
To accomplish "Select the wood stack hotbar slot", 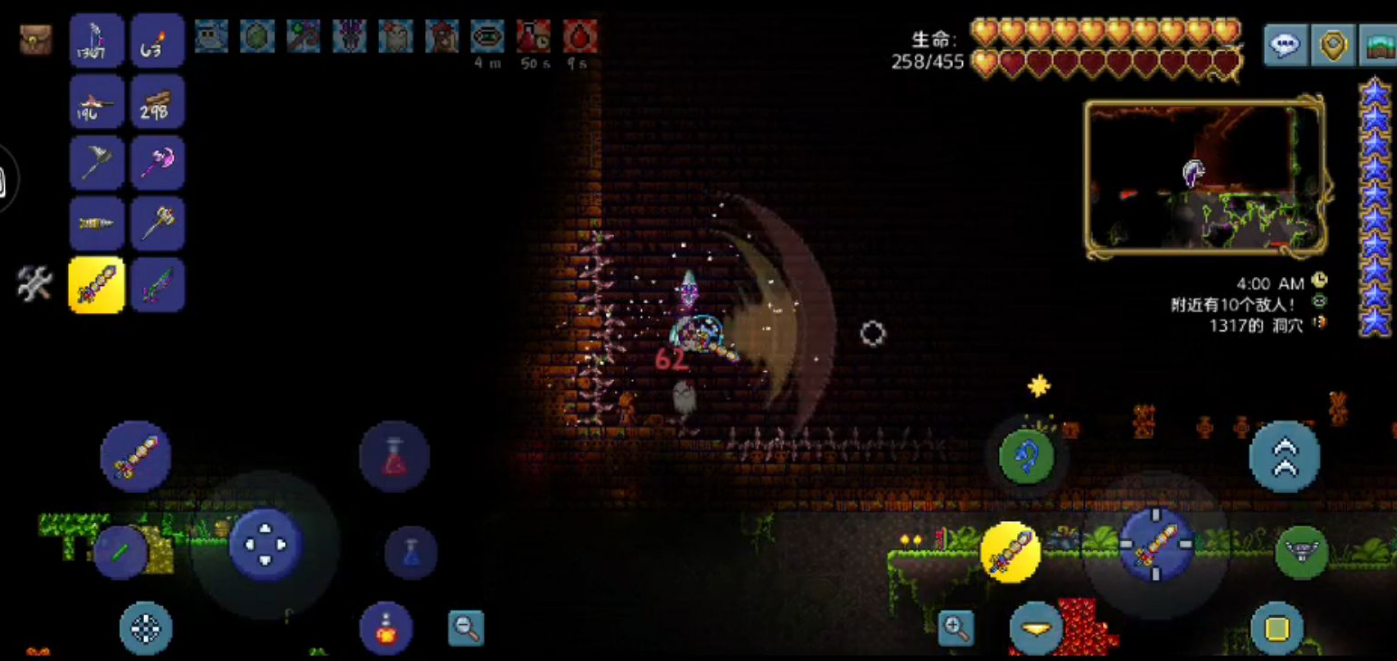I will pyautogui.click(x=157, y=102).
